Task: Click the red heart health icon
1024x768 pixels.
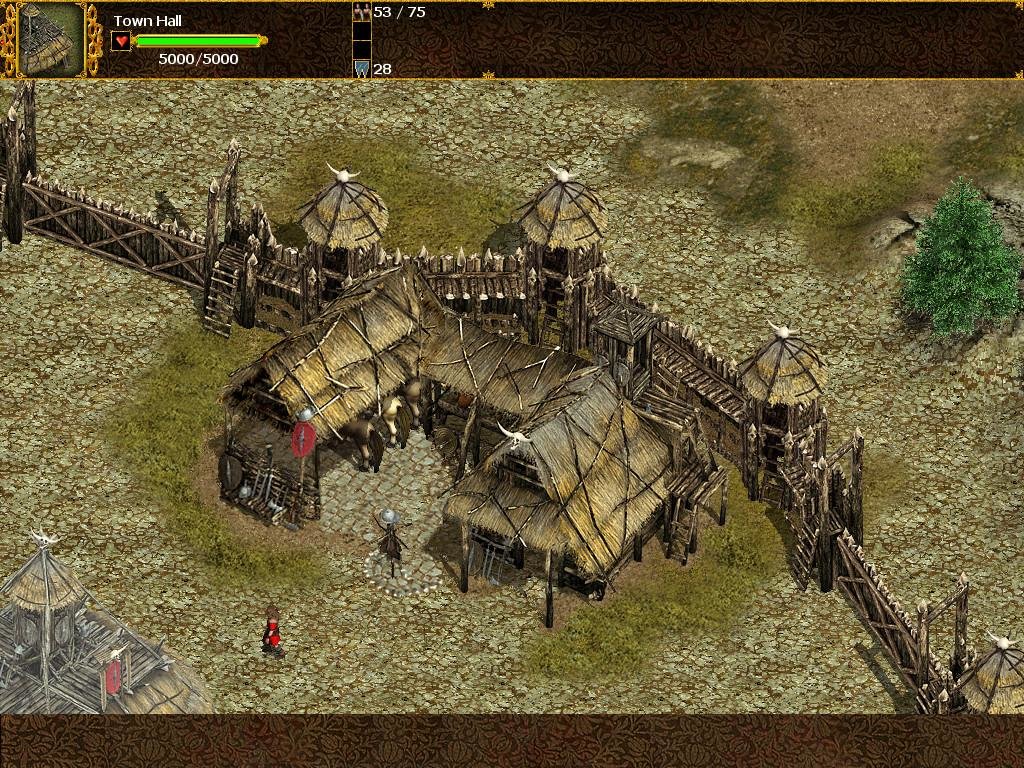Action: [121, 41]
